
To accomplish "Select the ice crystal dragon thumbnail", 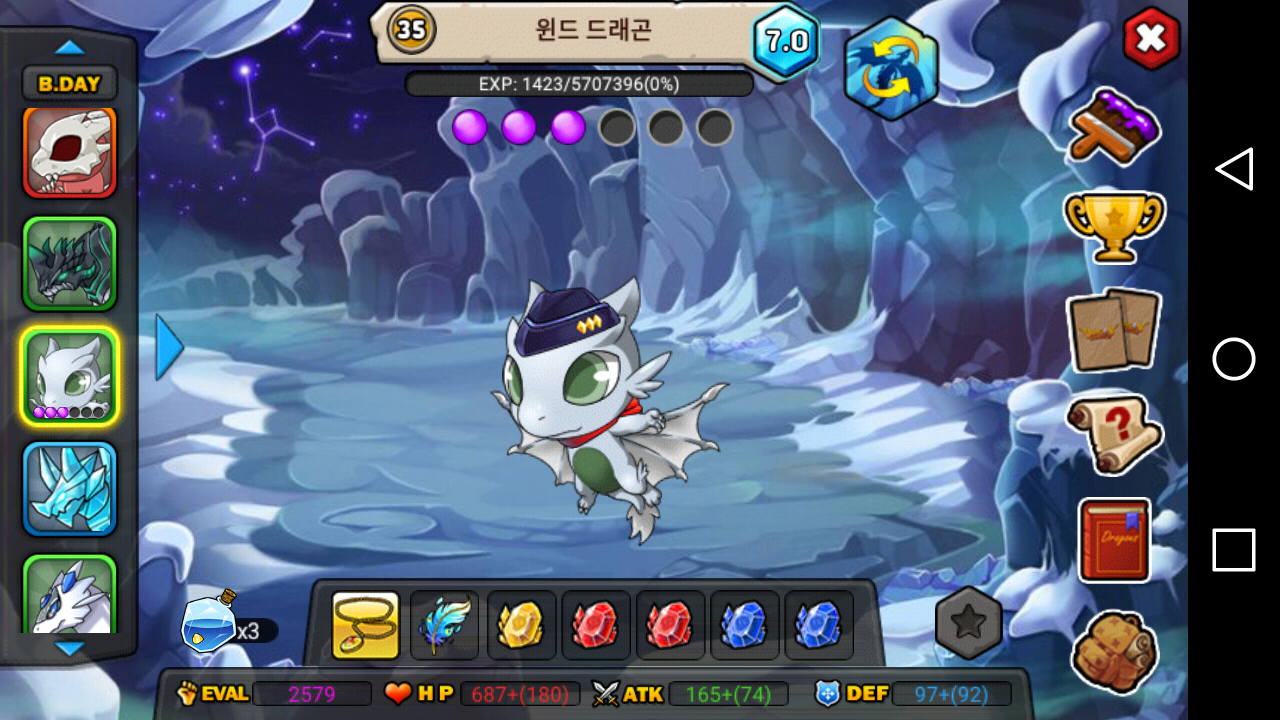I will tap(70, 488).
